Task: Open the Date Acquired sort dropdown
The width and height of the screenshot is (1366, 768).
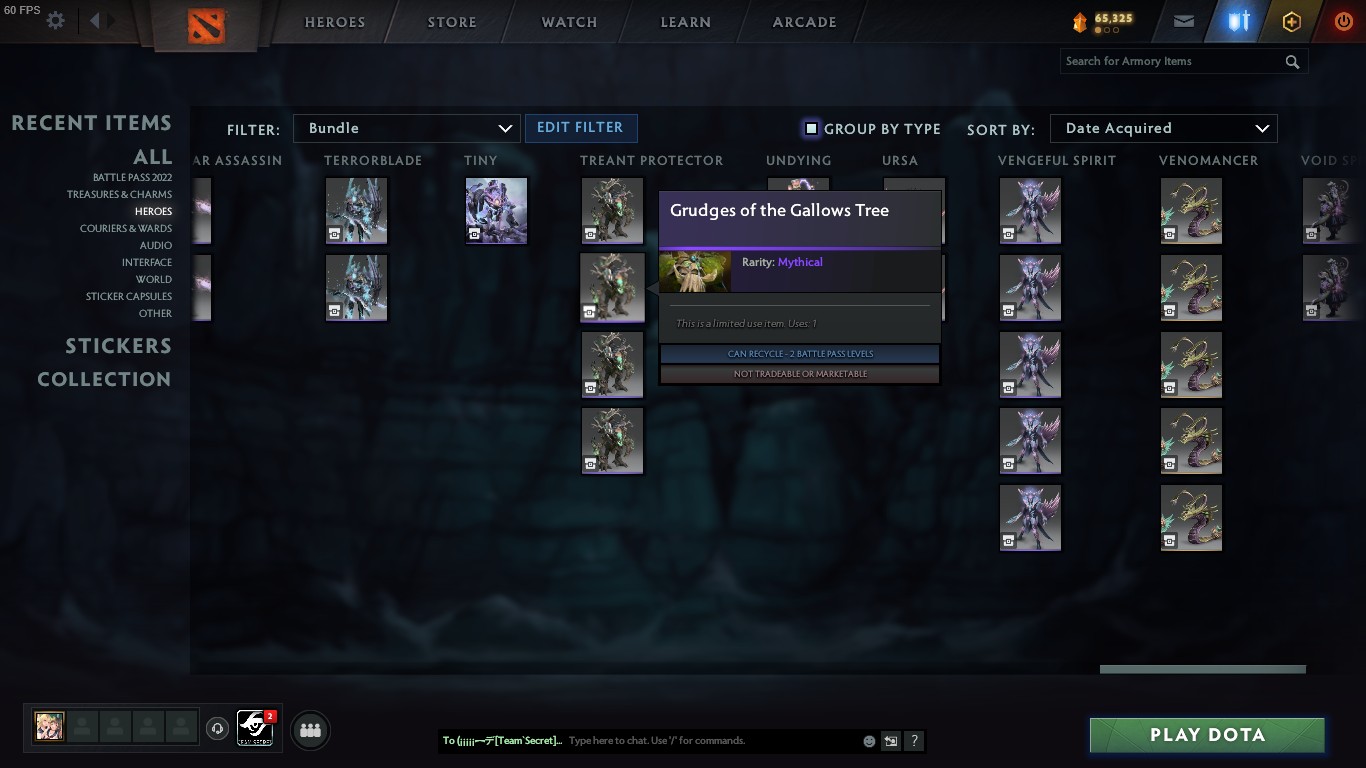Action: click(x=1163, y=128)
